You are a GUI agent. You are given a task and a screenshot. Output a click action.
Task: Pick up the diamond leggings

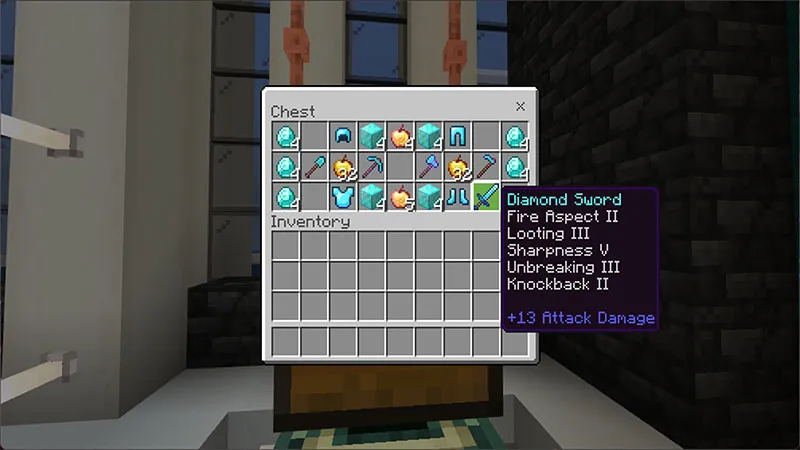(x=458, y=135)
